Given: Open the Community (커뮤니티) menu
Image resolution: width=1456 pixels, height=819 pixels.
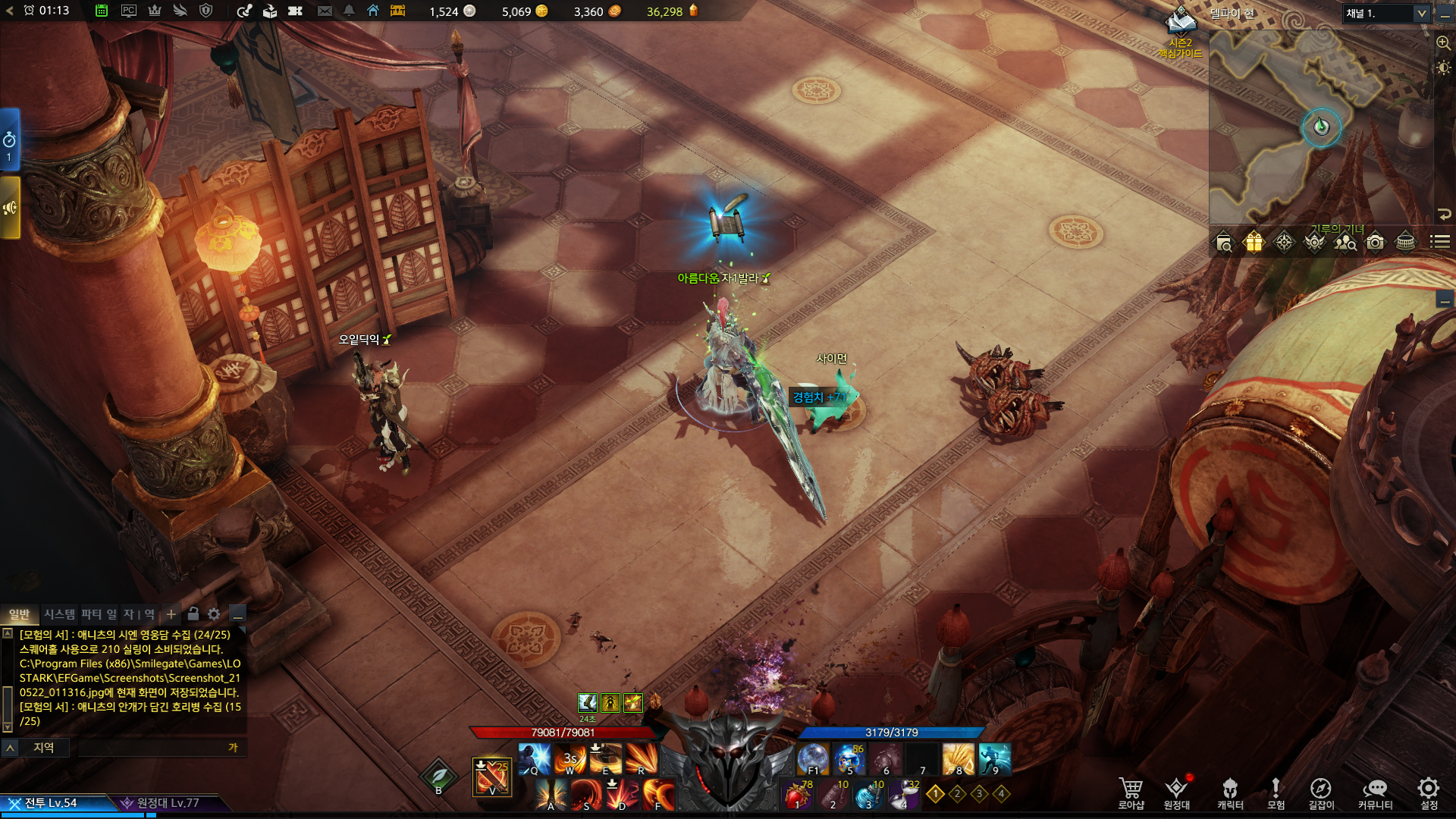Looking at the screenshot, I should click(x=1375, y=792).
